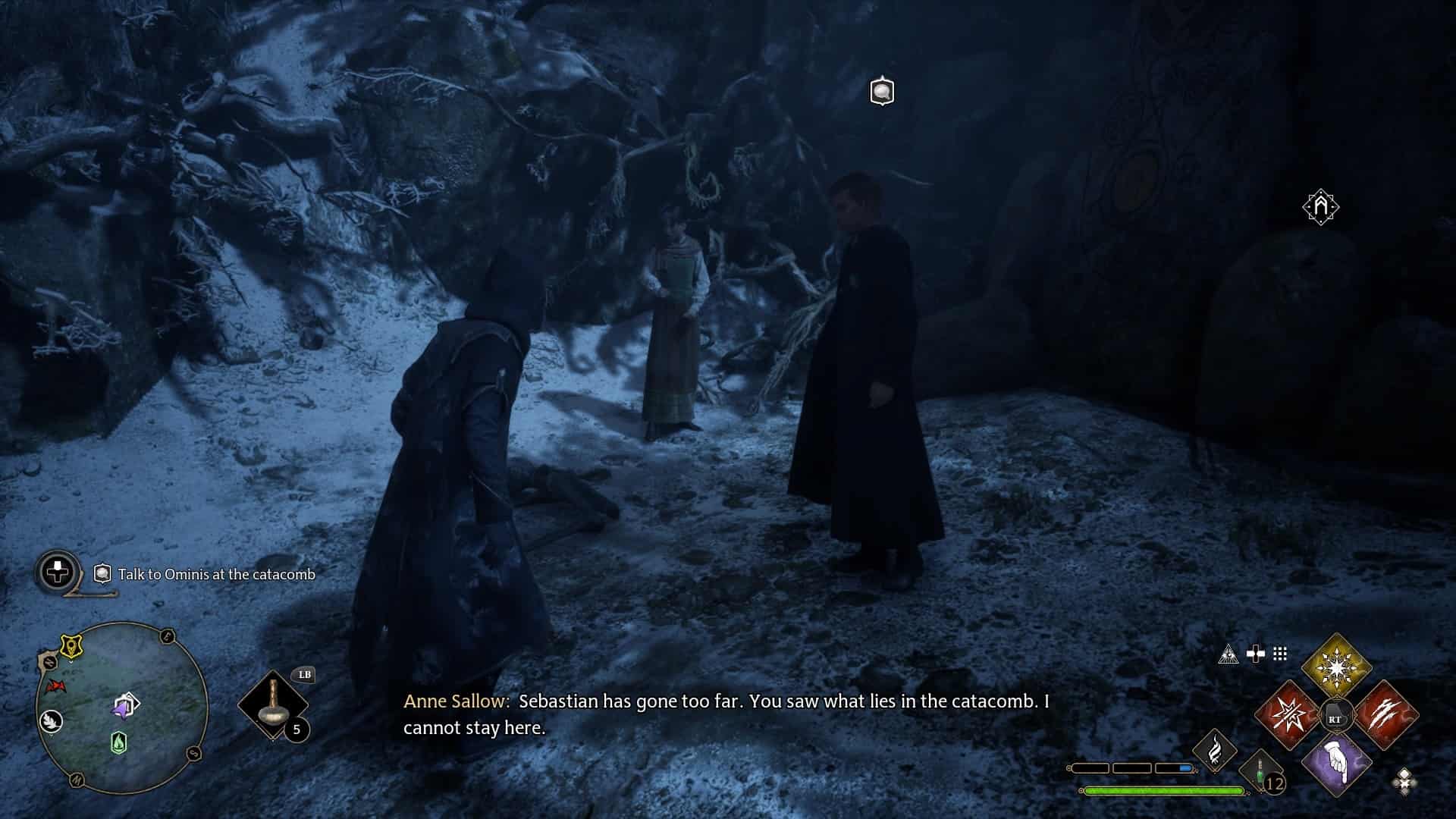Image resolution: width=1456 pixels, height=819 pixels.
Task: Click the yellow quest marker on the minimap
Action: pyautogui.click(x=71, y=645)
